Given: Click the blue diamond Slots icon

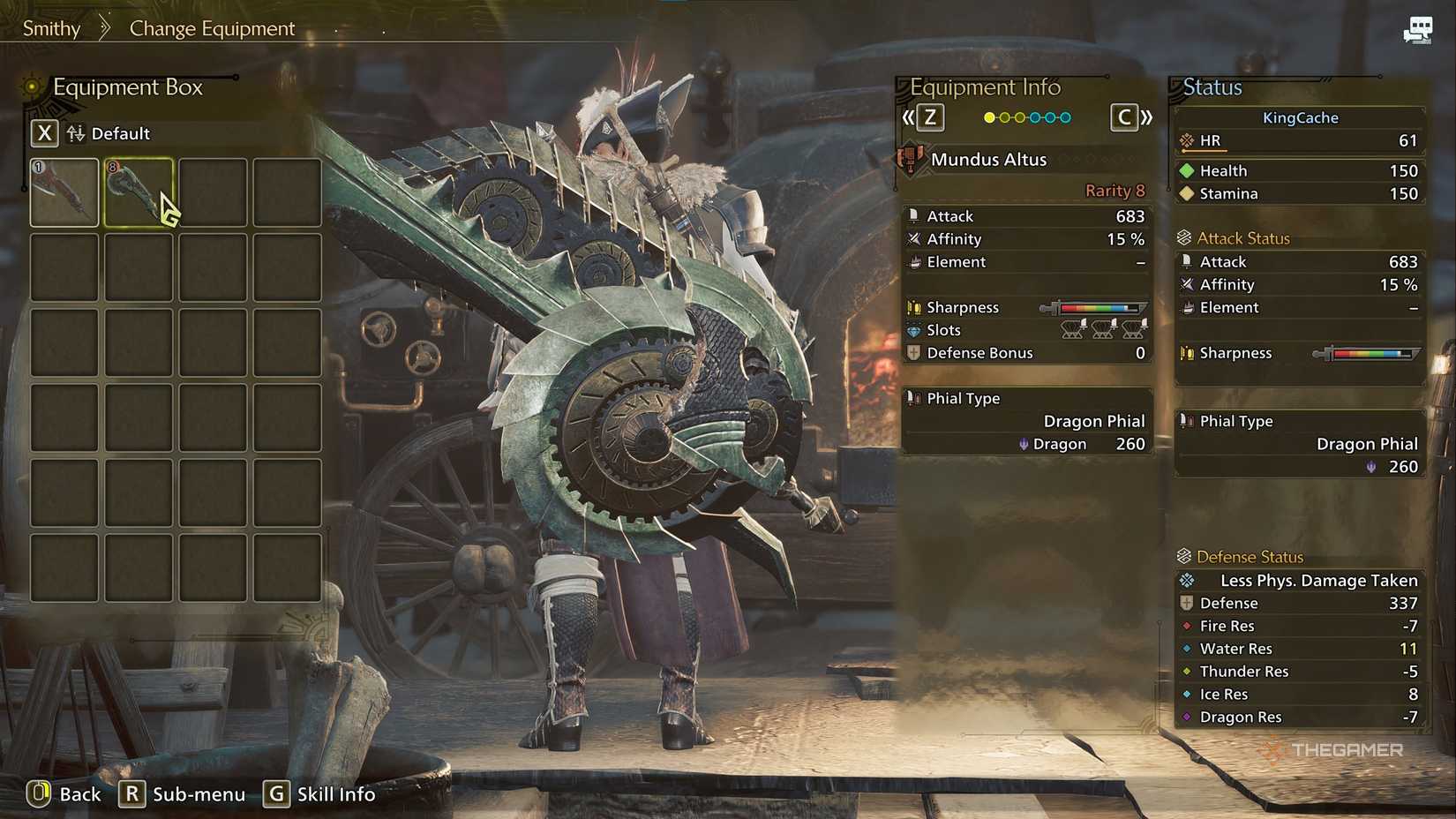Looking at the screenshot, I should click(x=914, y=329).
